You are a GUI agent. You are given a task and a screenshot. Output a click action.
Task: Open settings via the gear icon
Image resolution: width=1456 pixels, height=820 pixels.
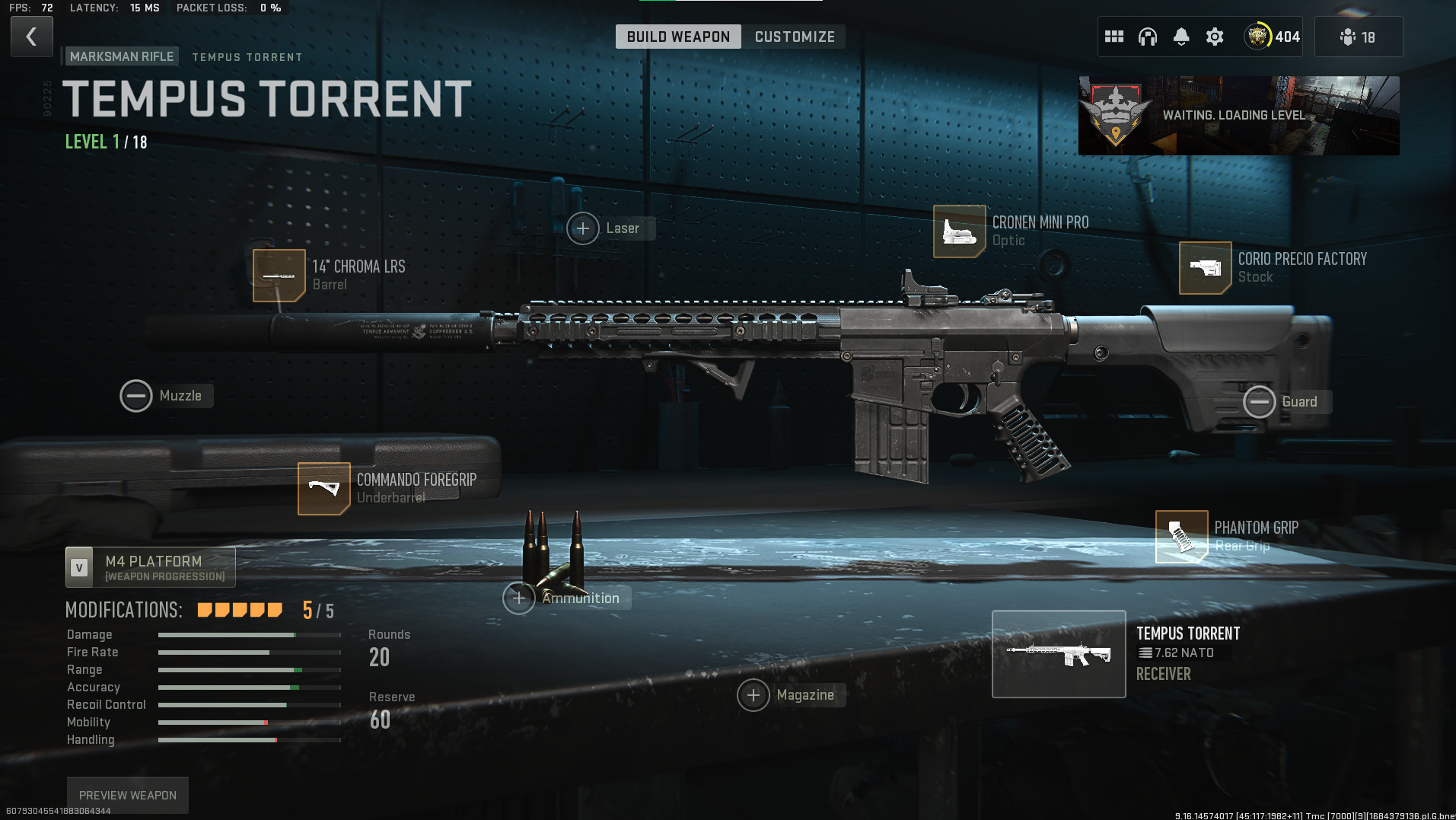pos(1215,37)
